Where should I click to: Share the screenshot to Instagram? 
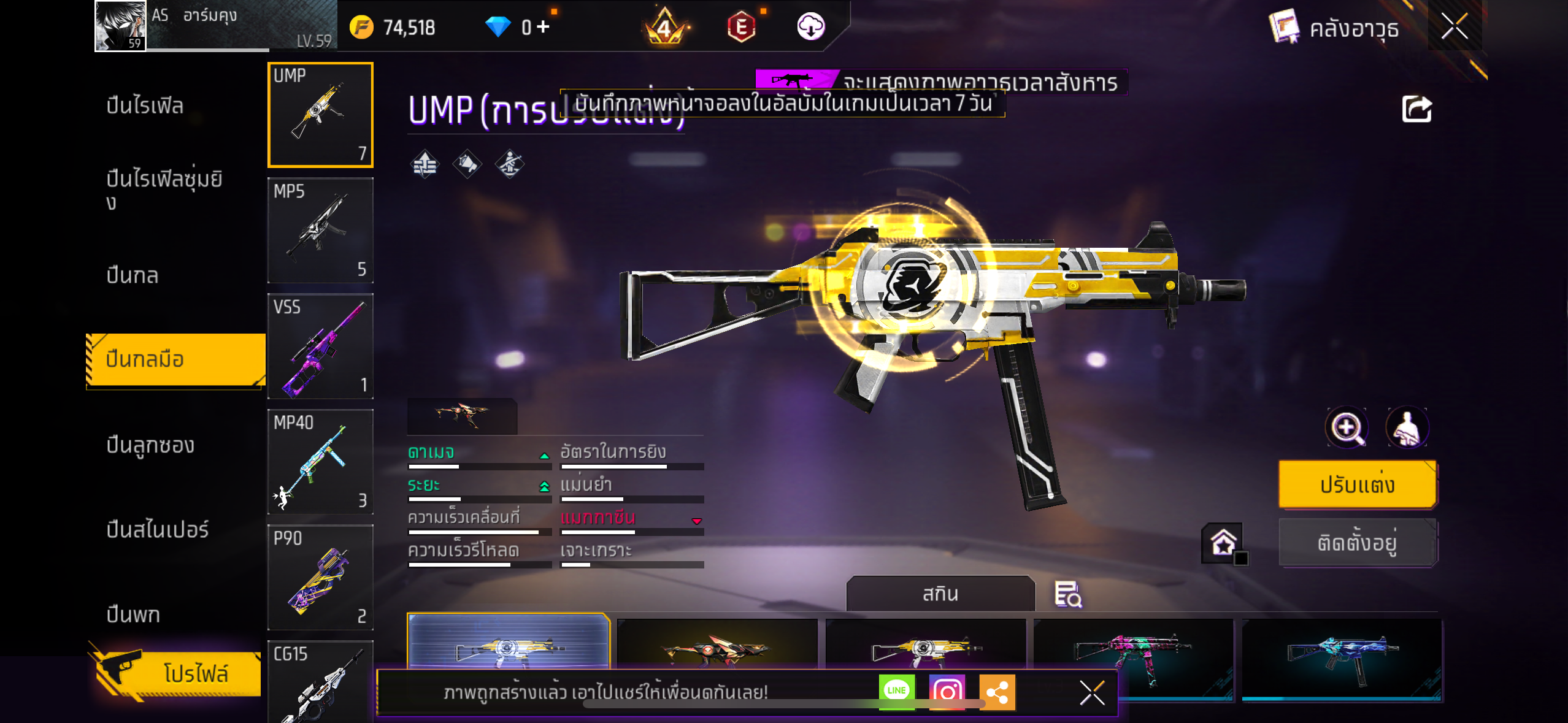coord(947,691)
